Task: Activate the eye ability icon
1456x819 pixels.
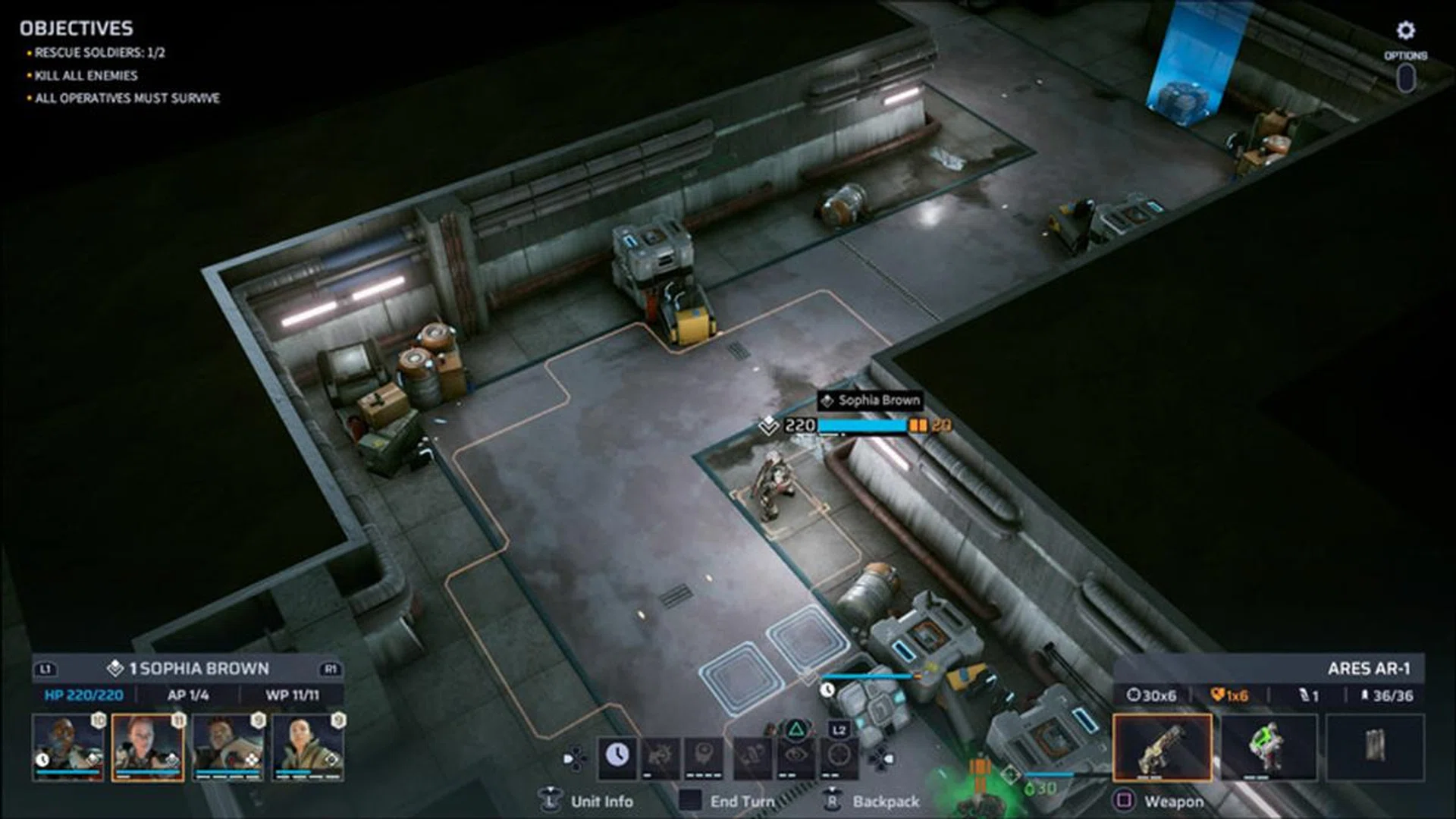Action: (x=795, y=755)
